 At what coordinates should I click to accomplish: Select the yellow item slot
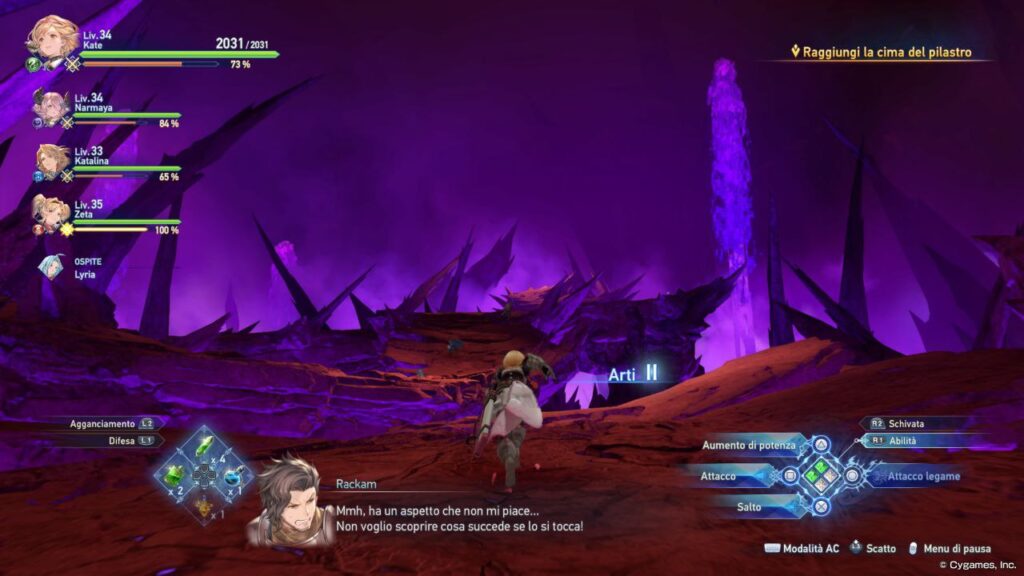coord(204,505)
